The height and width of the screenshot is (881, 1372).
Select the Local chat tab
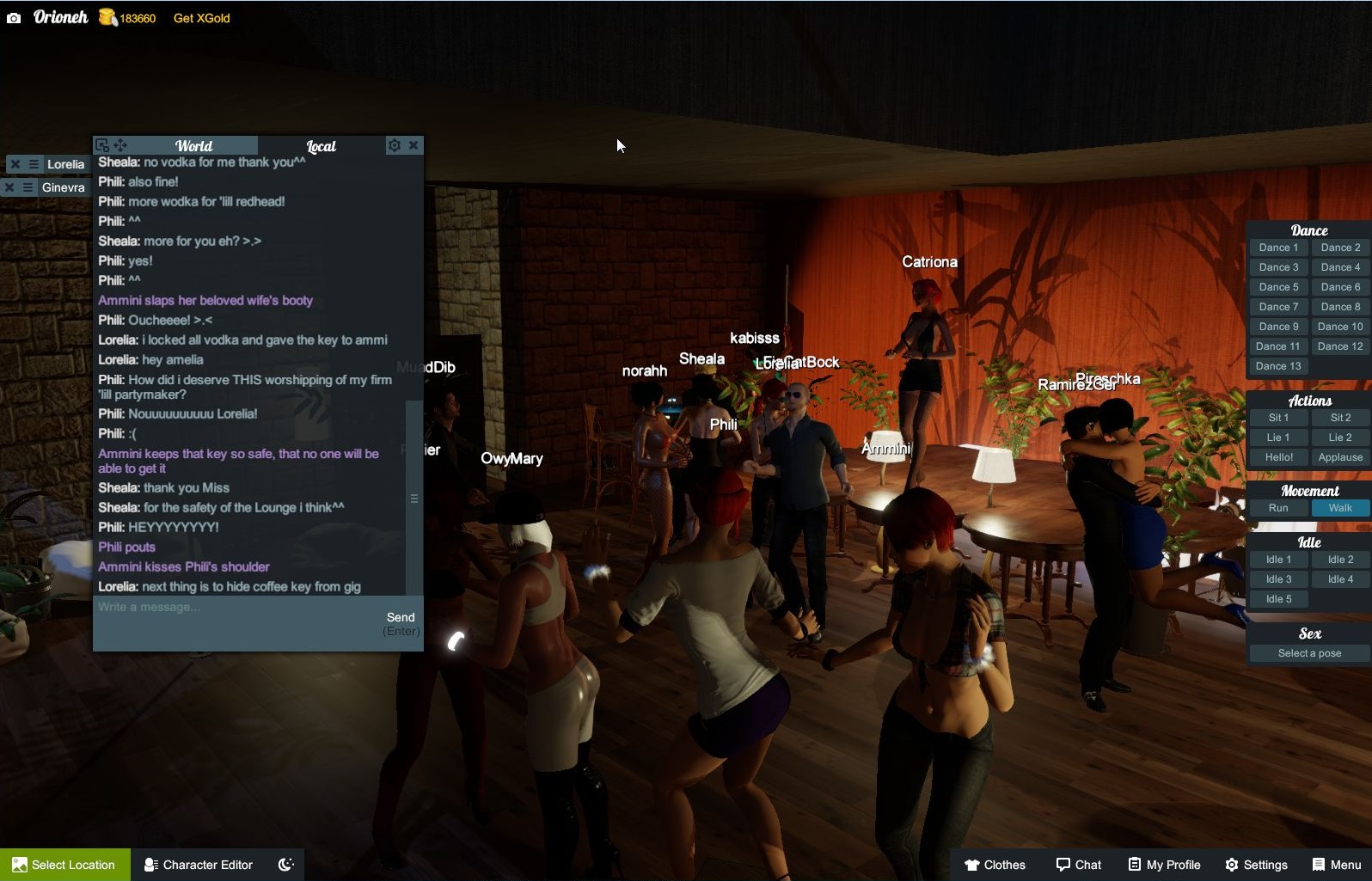pyautogui.click(x=321, y=145)
